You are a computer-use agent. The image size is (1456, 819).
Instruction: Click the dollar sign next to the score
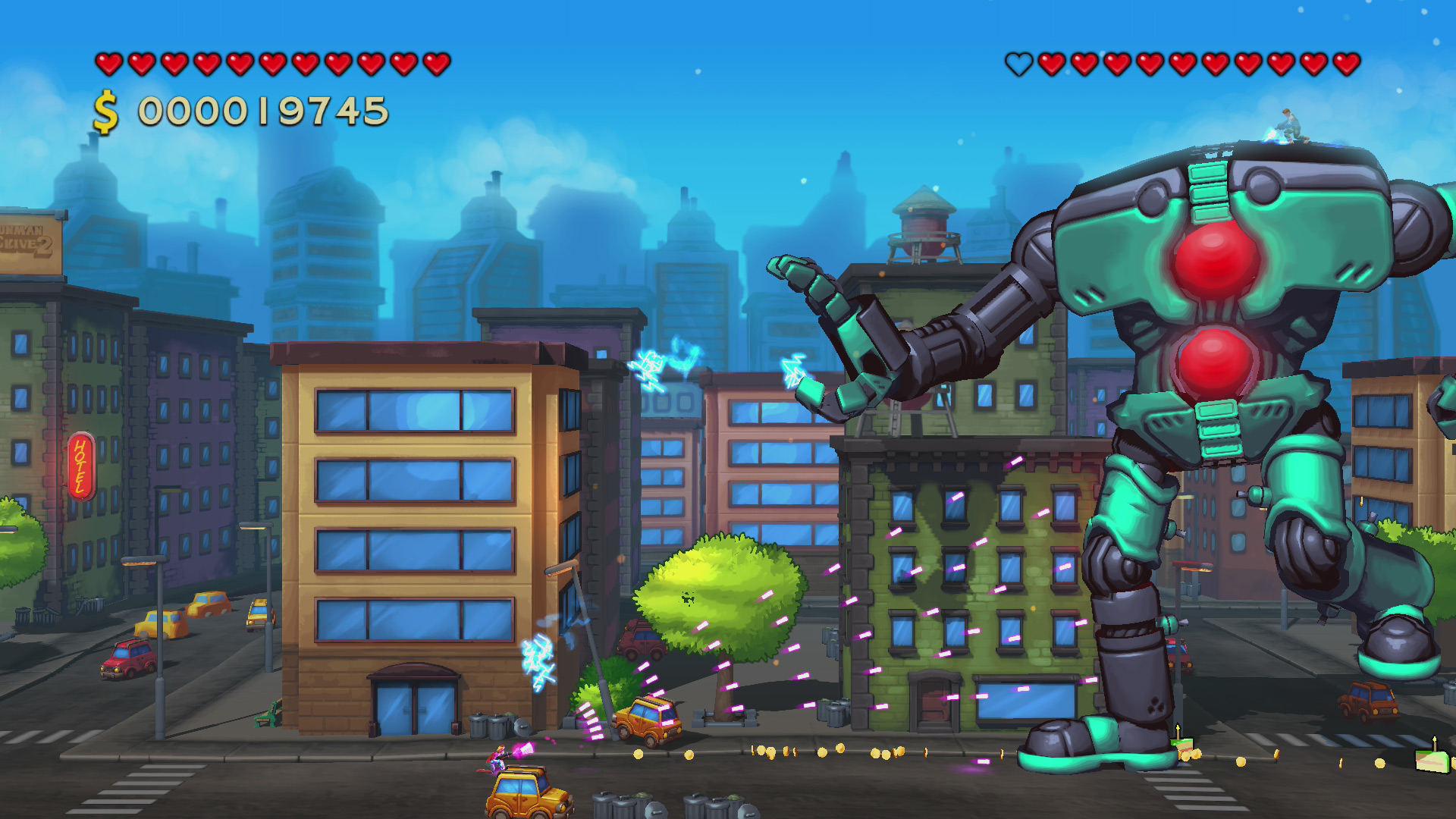pyautogui.click(x=105, y=109)
